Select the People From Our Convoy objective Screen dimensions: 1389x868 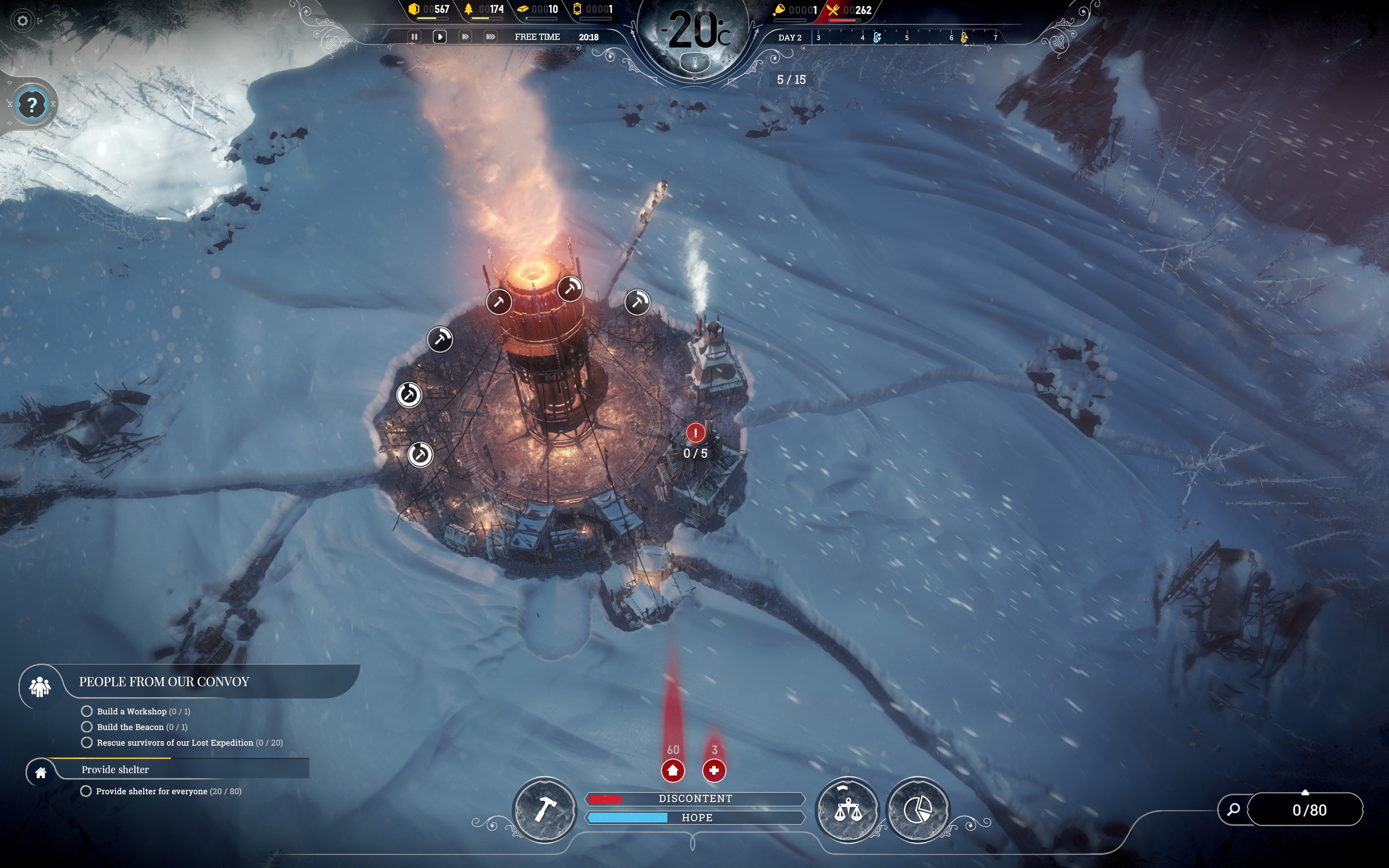(x=163, y=682)
